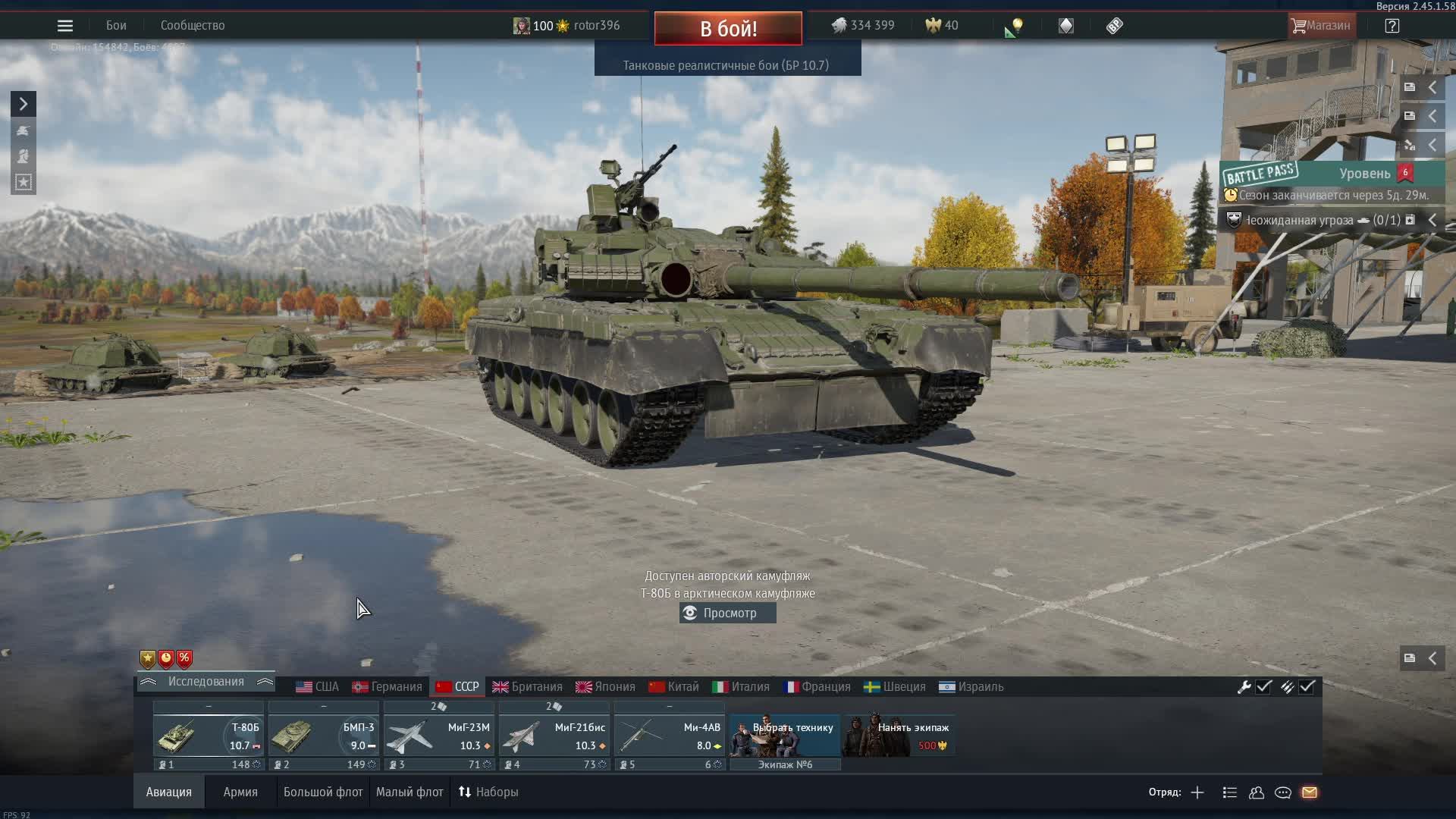Screen dimensions: 1456x819
Task: Open the «Магазин» shop
Action: pyautogui.click(x=1320, y=26)
